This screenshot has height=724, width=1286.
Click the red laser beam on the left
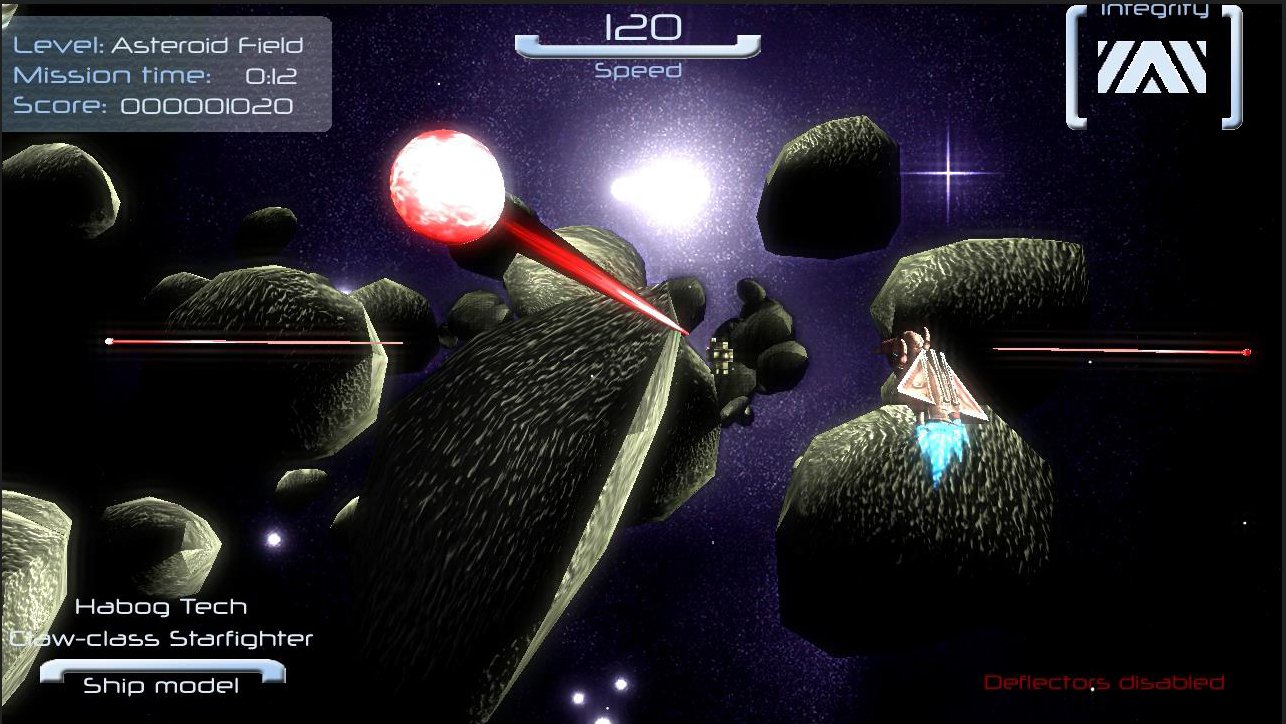pos(250,343)
